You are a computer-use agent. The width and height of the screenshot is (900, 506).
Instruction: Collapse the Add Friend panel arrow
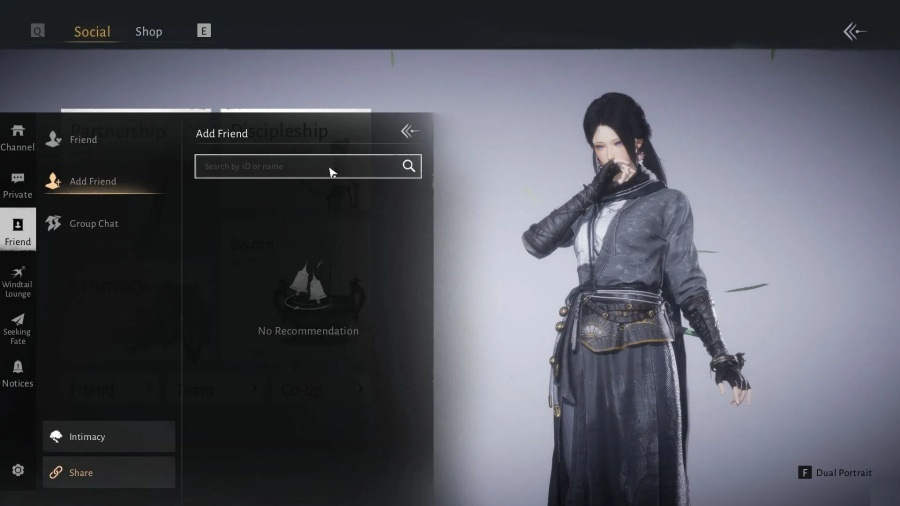409,131
